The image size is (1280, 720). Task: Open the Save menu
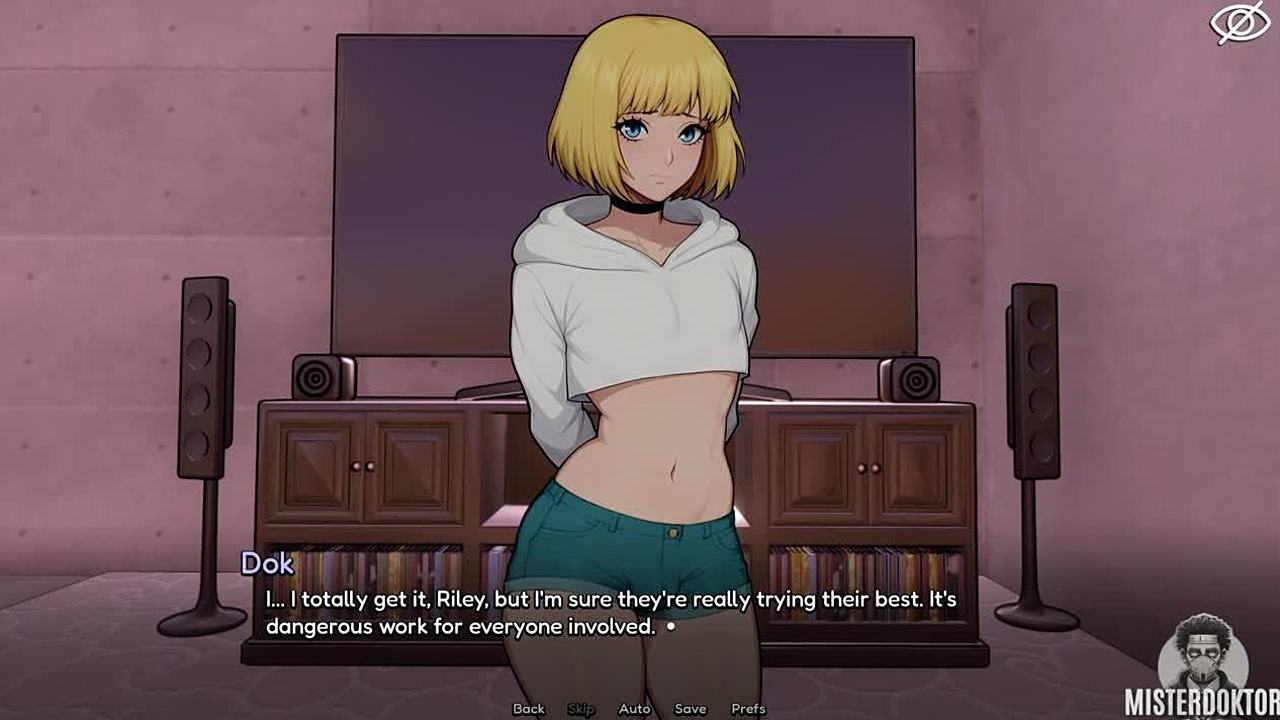click(x=690, y=709)
